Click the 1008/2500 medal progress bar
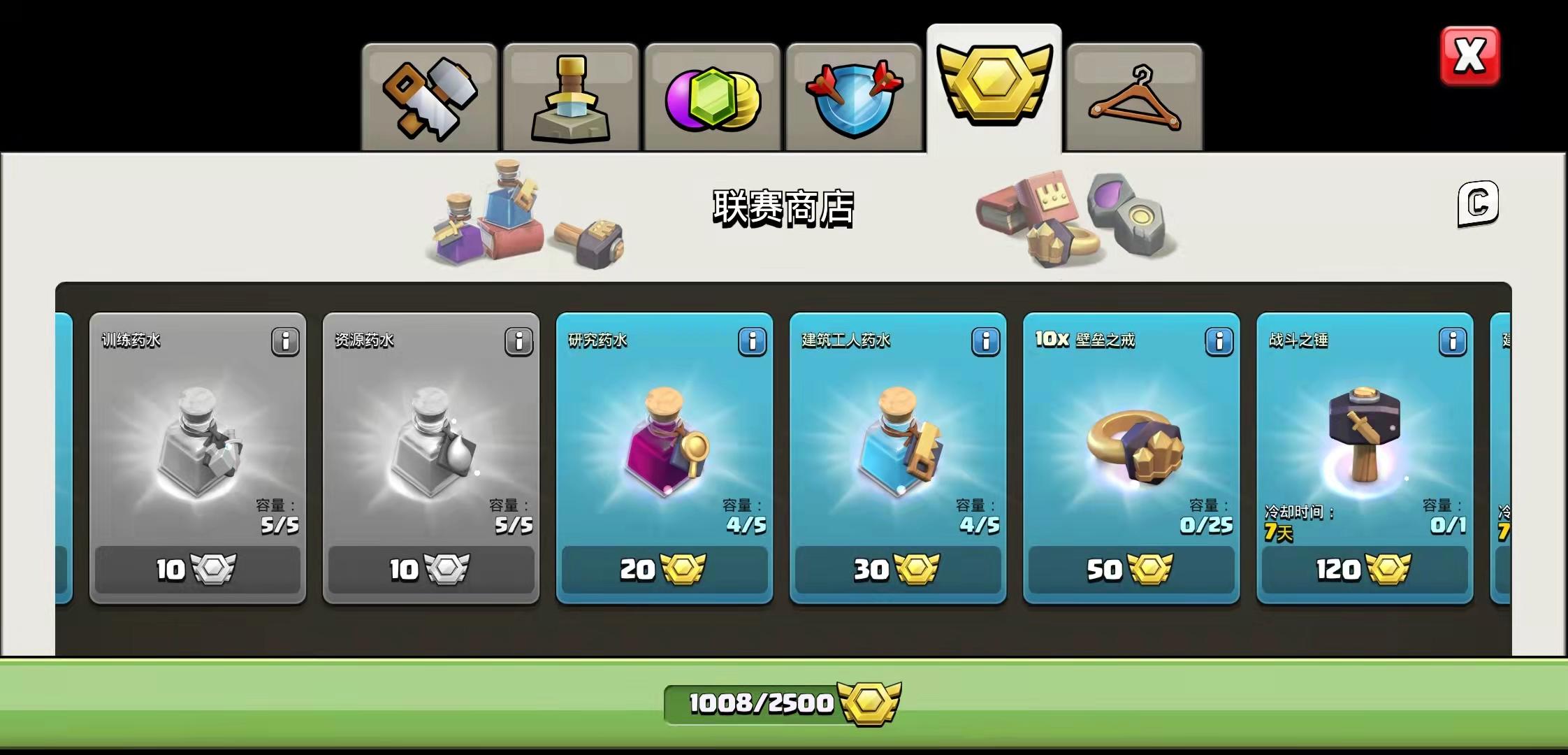 click(783, 704)
